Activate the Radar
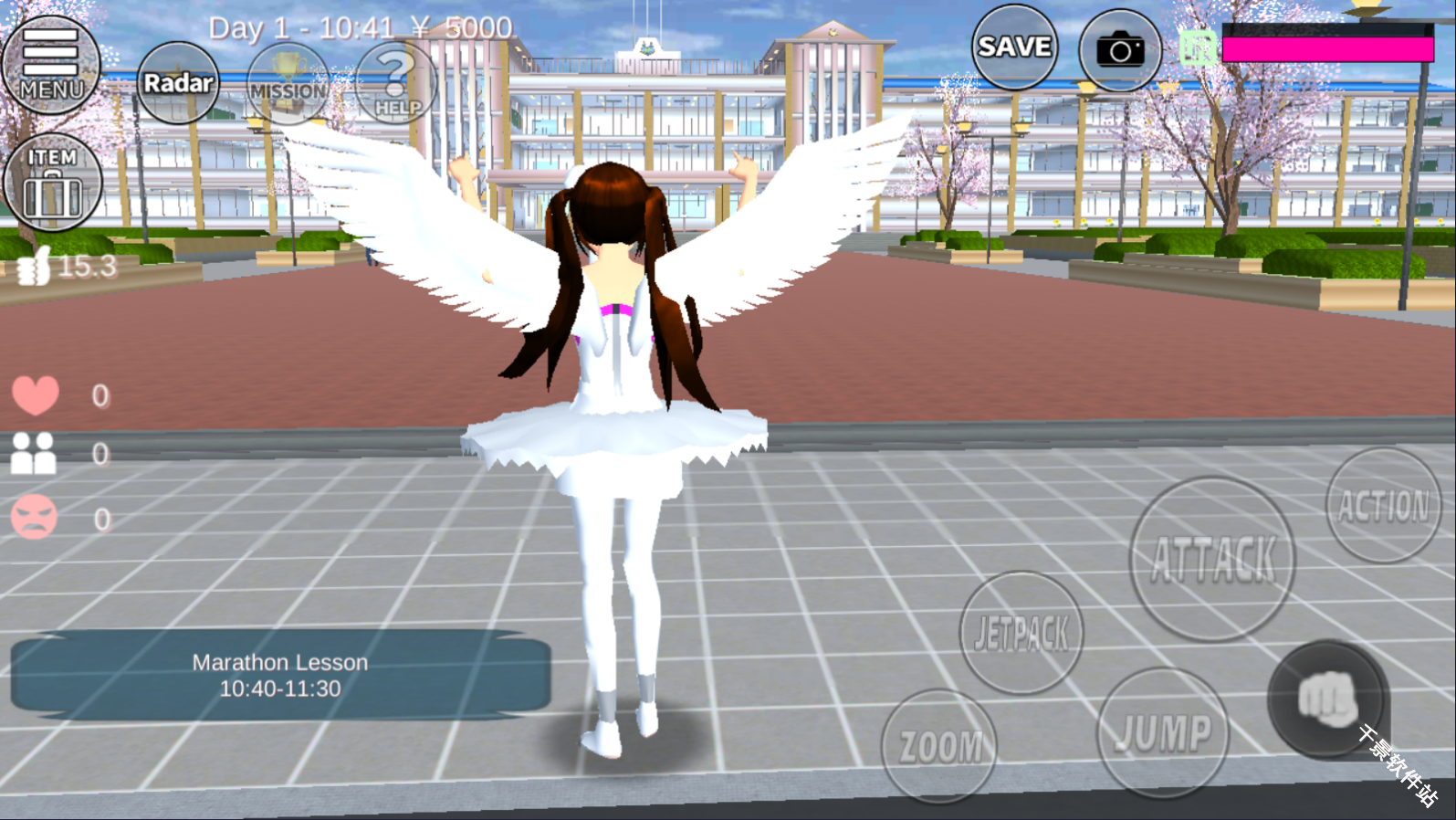 pyautogui.click(x=177, y=82)
